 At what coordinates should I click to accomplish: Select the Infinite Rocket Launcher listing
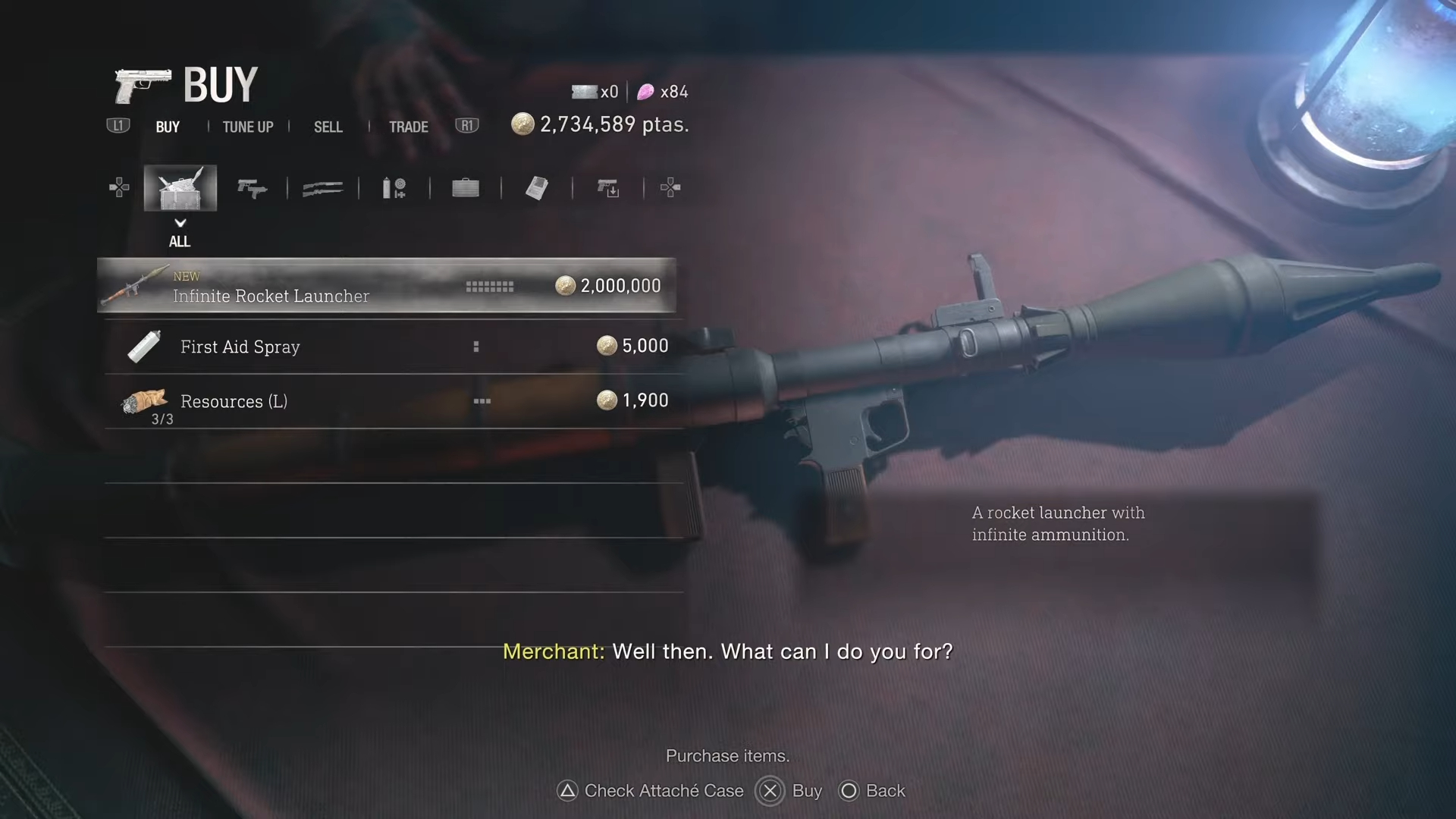click(x=386, y=286)
